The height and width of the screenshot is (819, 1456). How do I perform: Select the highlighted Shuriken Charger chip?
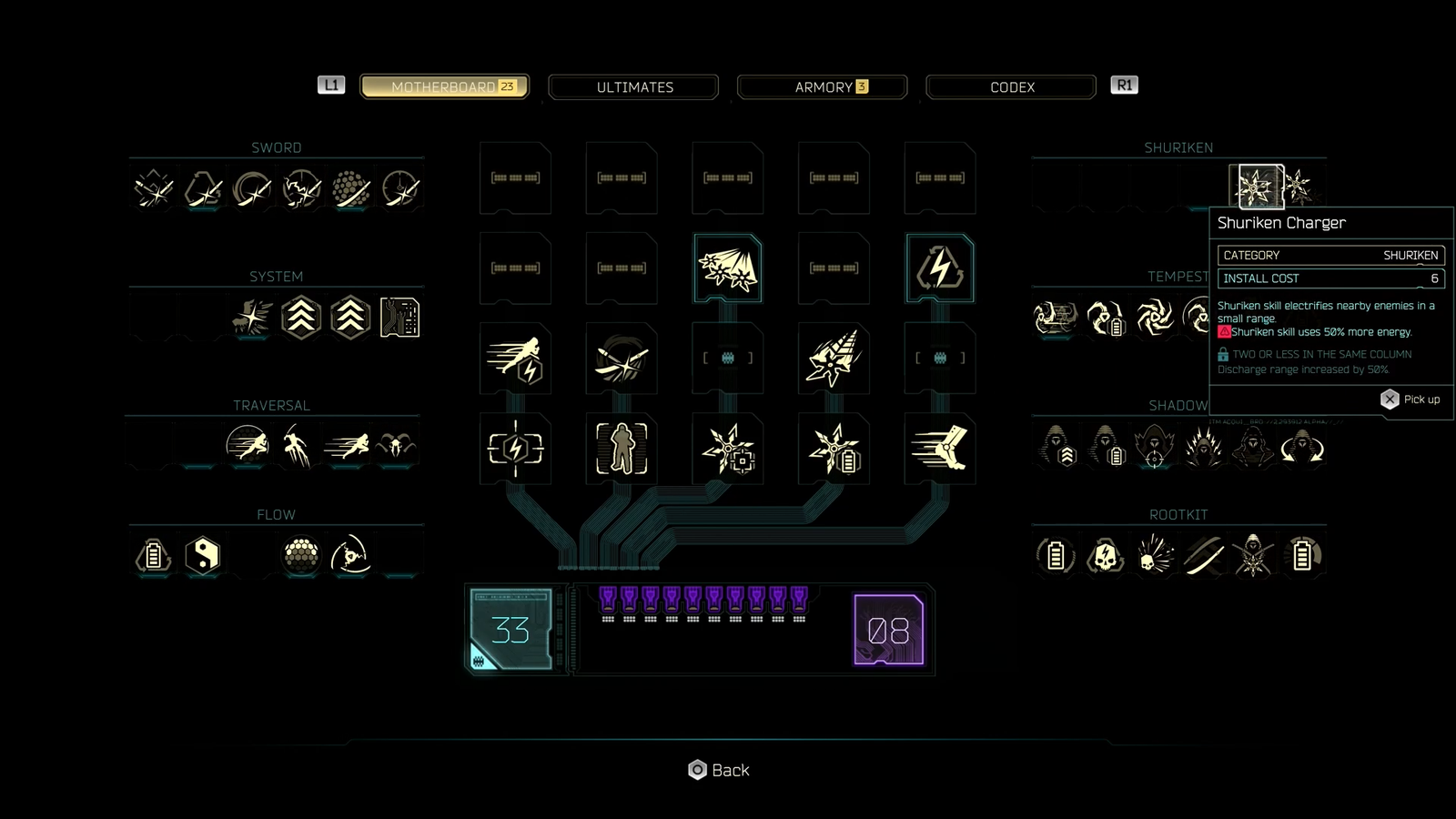pyautogui.click(x=1256, y=187)
